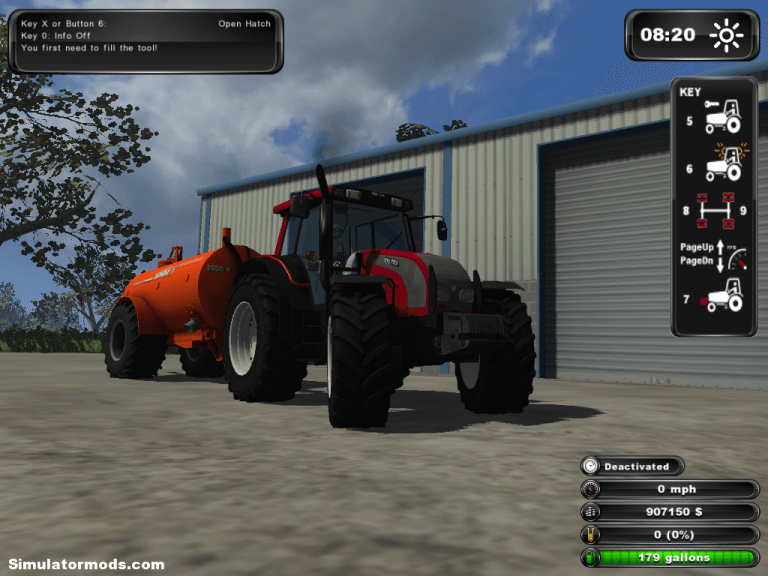Viewport: 768px width, 576px height.
Task: Click the money coin stacks icon
Action: (590, 512)
